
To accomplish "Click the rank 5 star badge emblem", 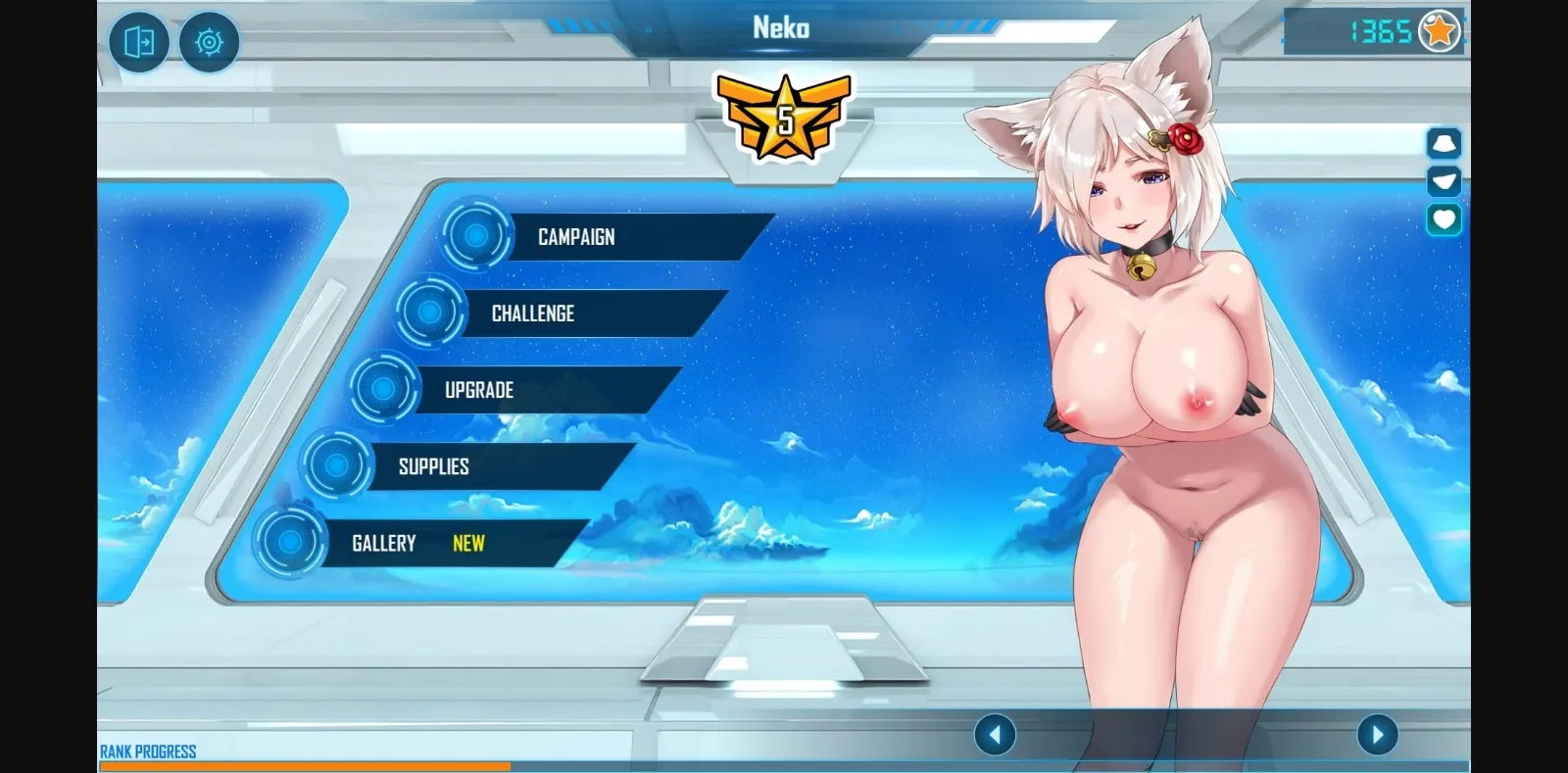I will [784, 118].
